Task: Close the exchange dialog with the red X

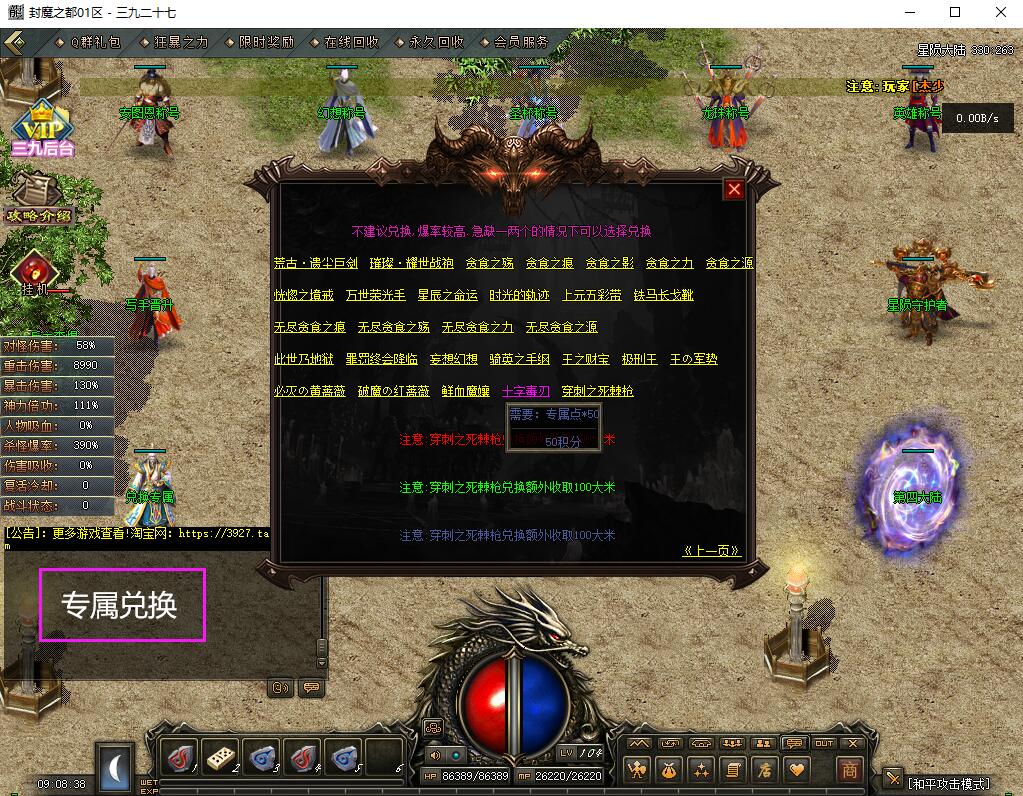Action: click(734, 190)
